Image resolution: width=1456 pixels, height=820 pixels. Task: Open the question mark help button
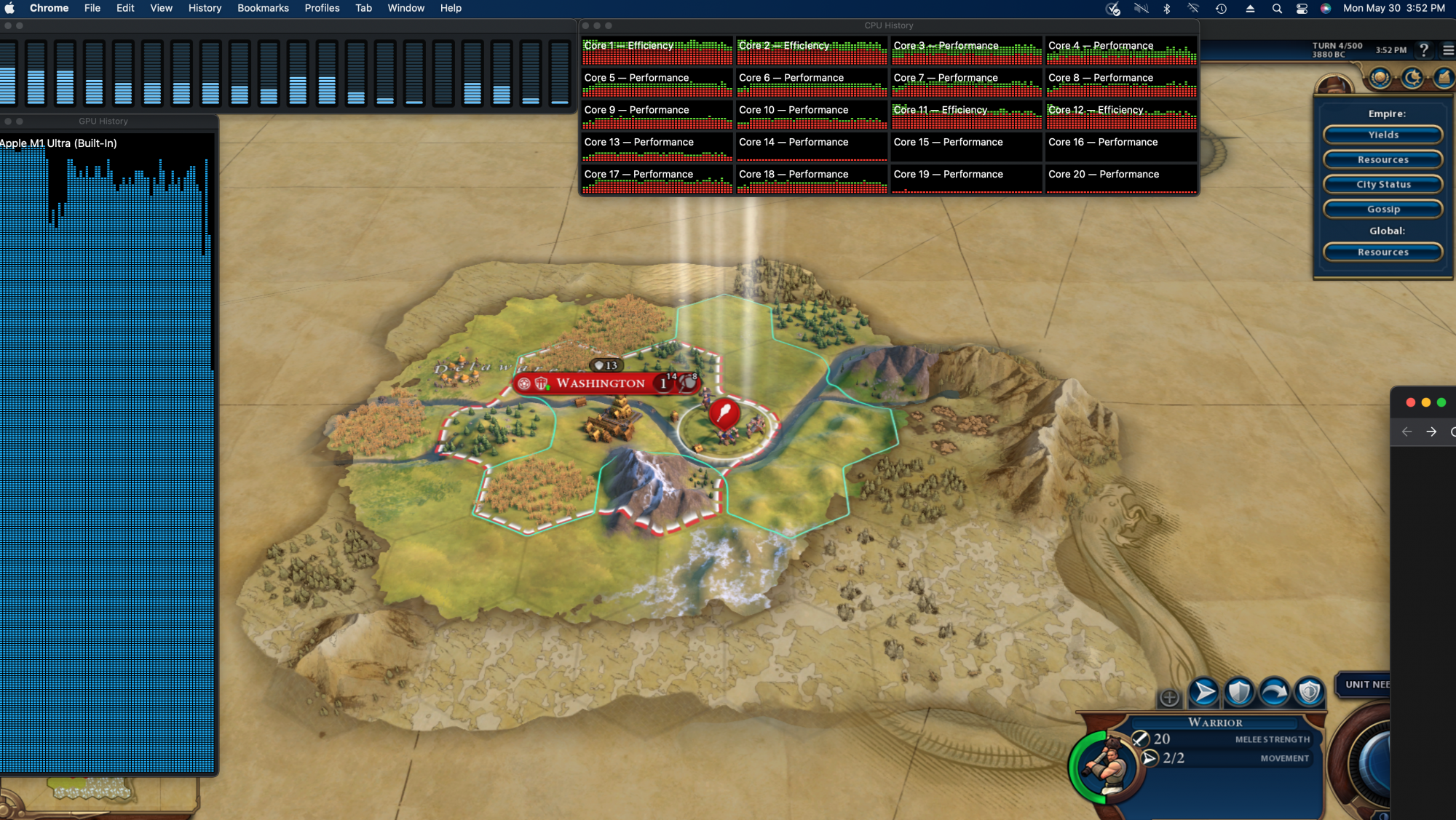pos(1424,50)
